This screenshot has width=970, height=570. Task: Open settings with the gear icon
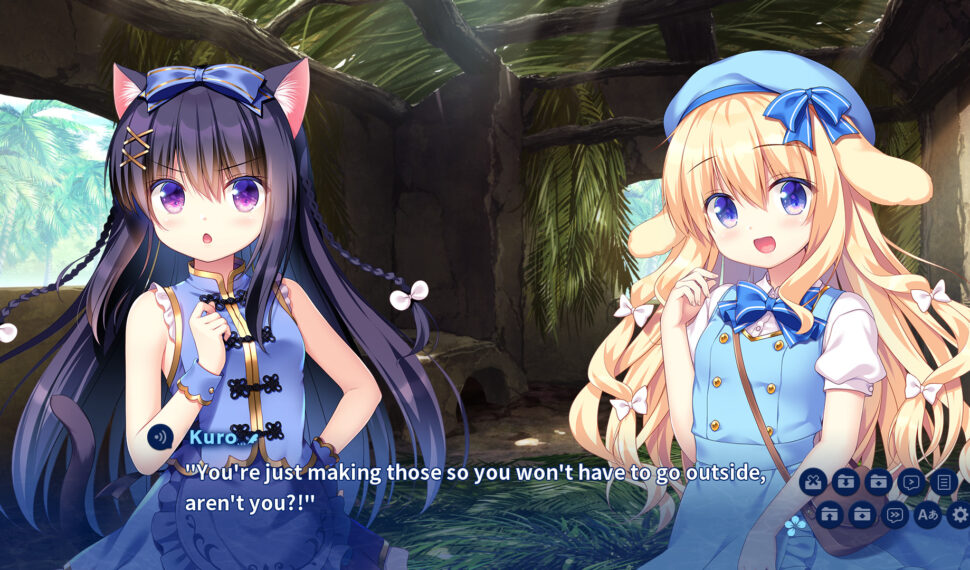coord(959,515)
